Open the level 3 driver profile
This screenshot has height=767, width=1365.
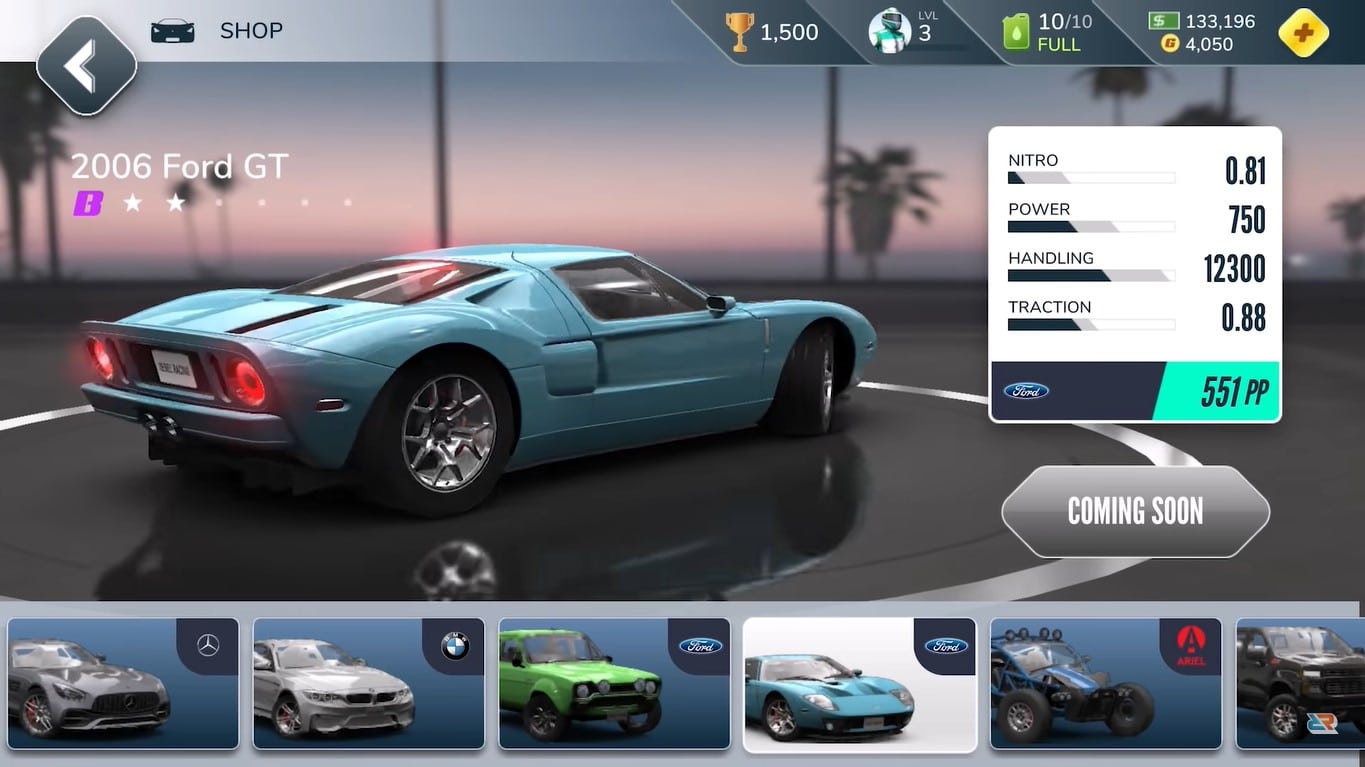pyautogui.click(x=890, y=31)
